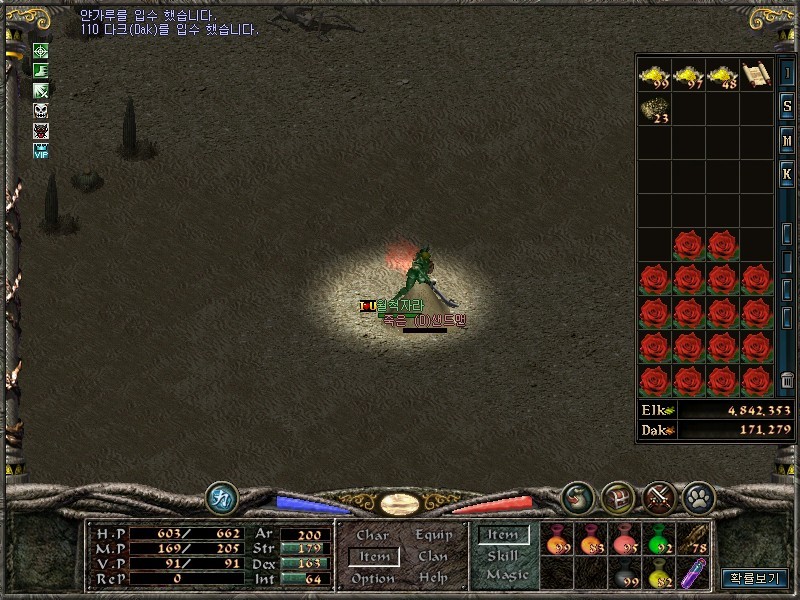800x600 pixels.
Task: Select the stack of 23 powder
Action: (654, 109)
